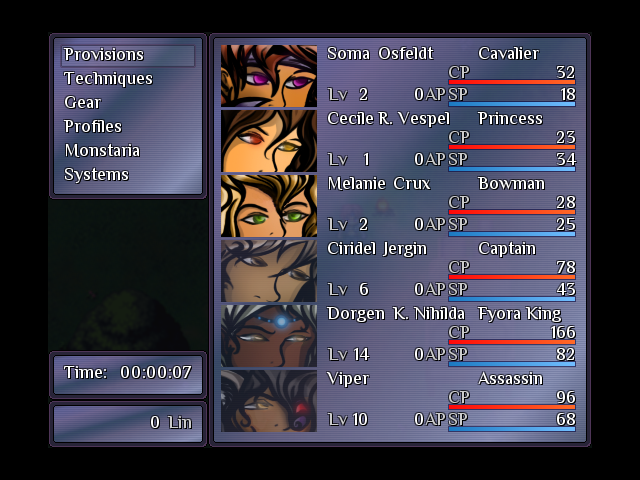Show the Monstaria bestiary
The width and height of the screenshot is (640, 480).
click(x=102, y=151)
